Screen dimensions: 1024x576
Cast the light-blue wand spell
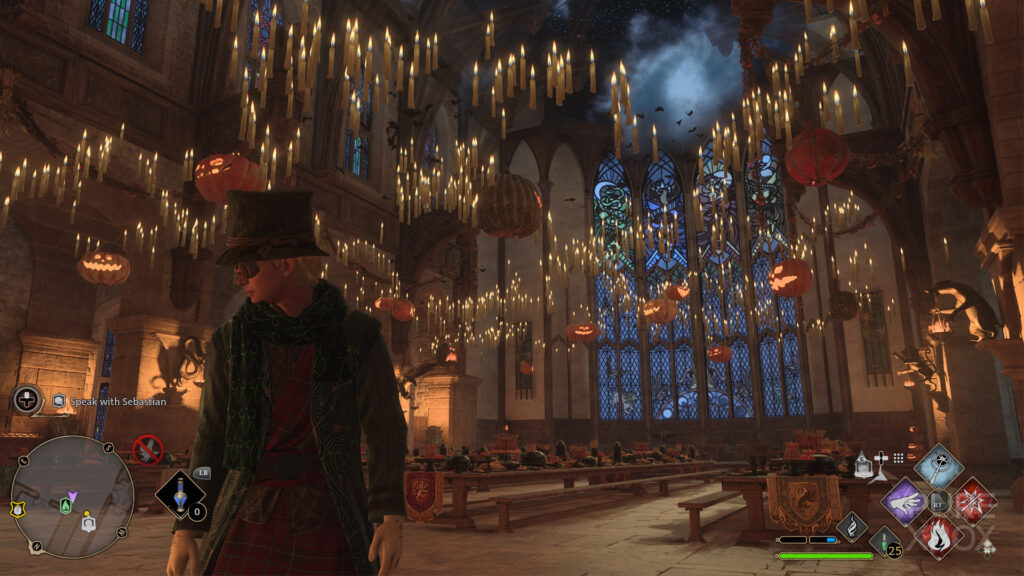tap(938, 465)
